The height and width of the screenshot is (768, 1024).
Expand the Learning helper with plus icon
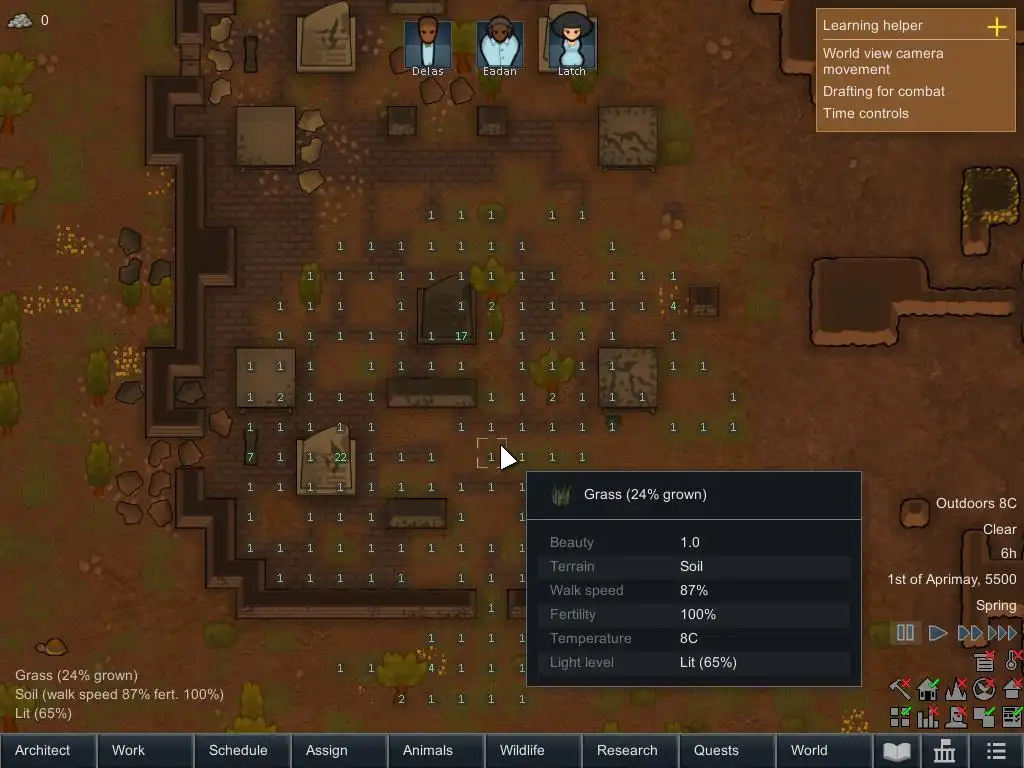tap(997, 26)
